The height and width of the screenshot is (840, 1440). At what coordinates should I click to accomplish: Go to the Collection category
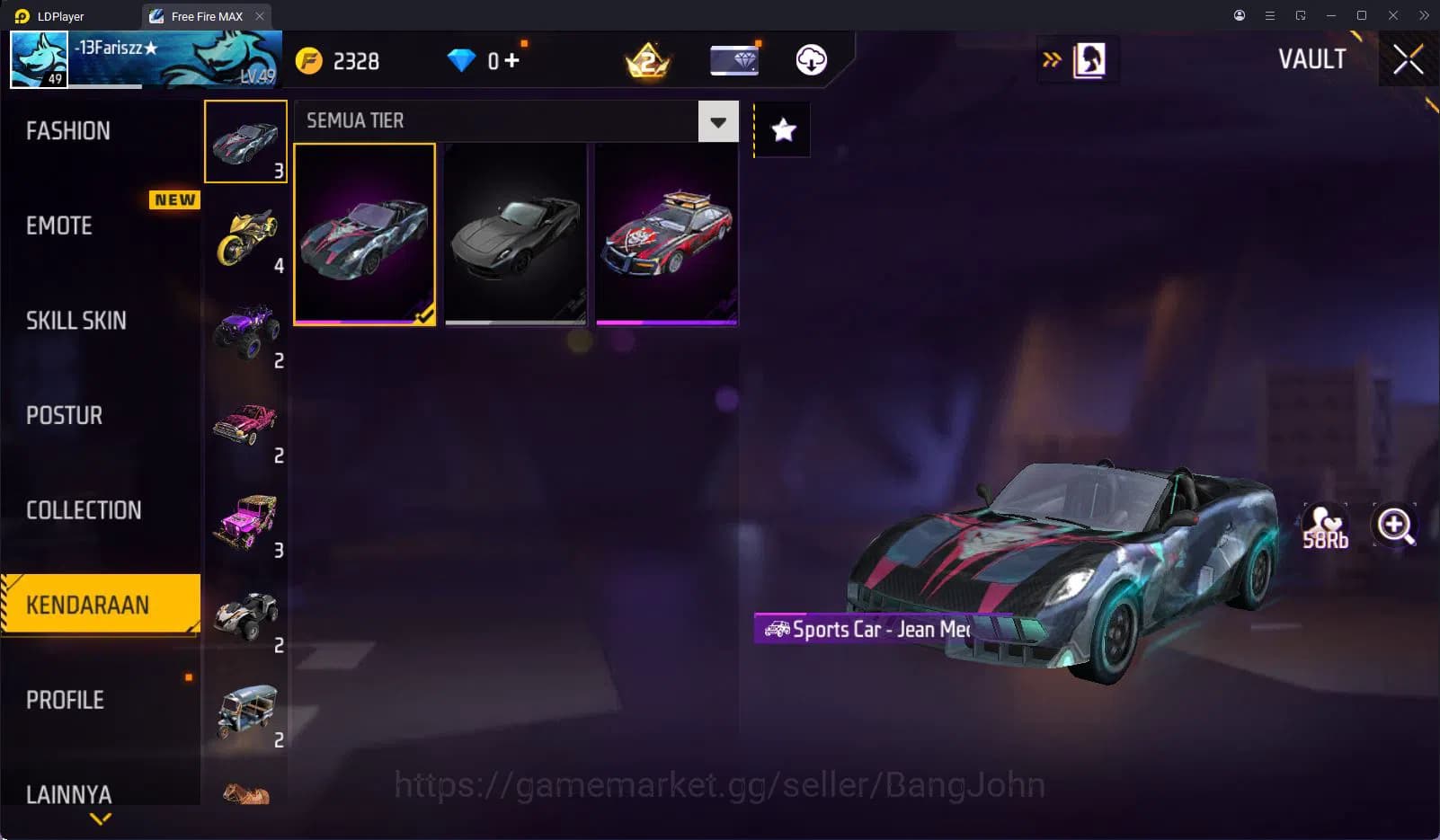[x=84, y=510]
